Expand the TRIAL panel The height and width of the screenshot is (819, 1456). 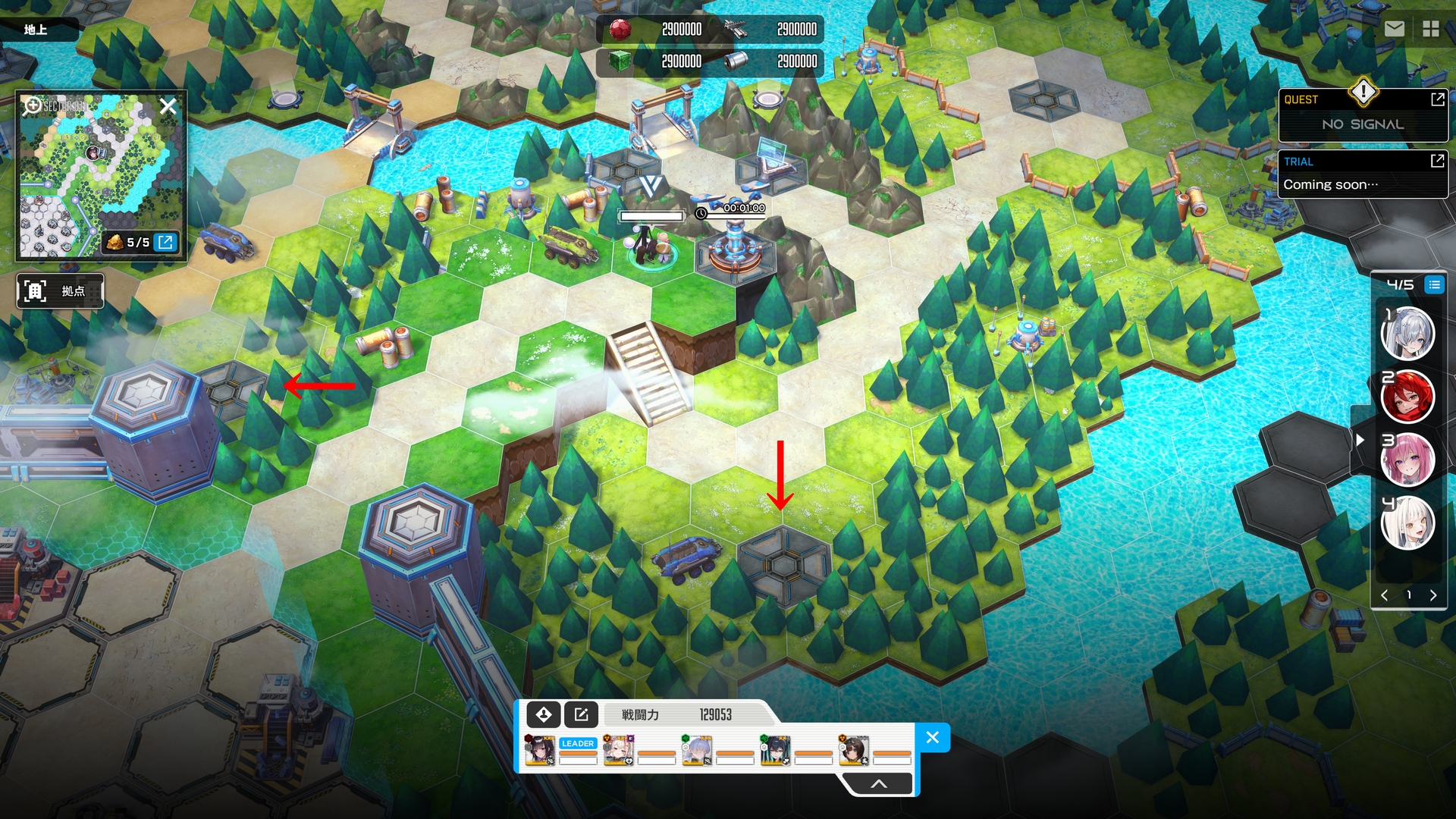coord(1437,161)
